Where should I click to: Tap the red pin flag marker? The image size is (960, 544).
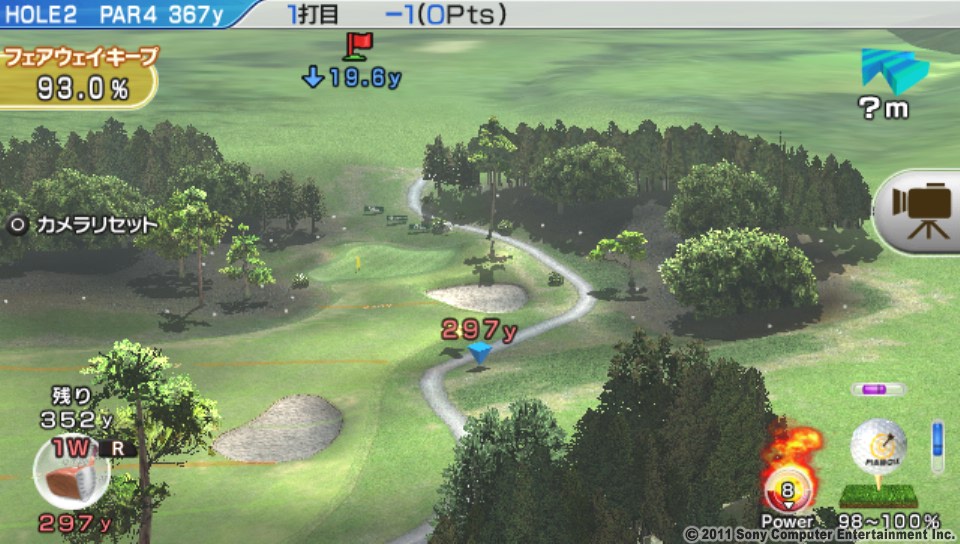point(357,46)
